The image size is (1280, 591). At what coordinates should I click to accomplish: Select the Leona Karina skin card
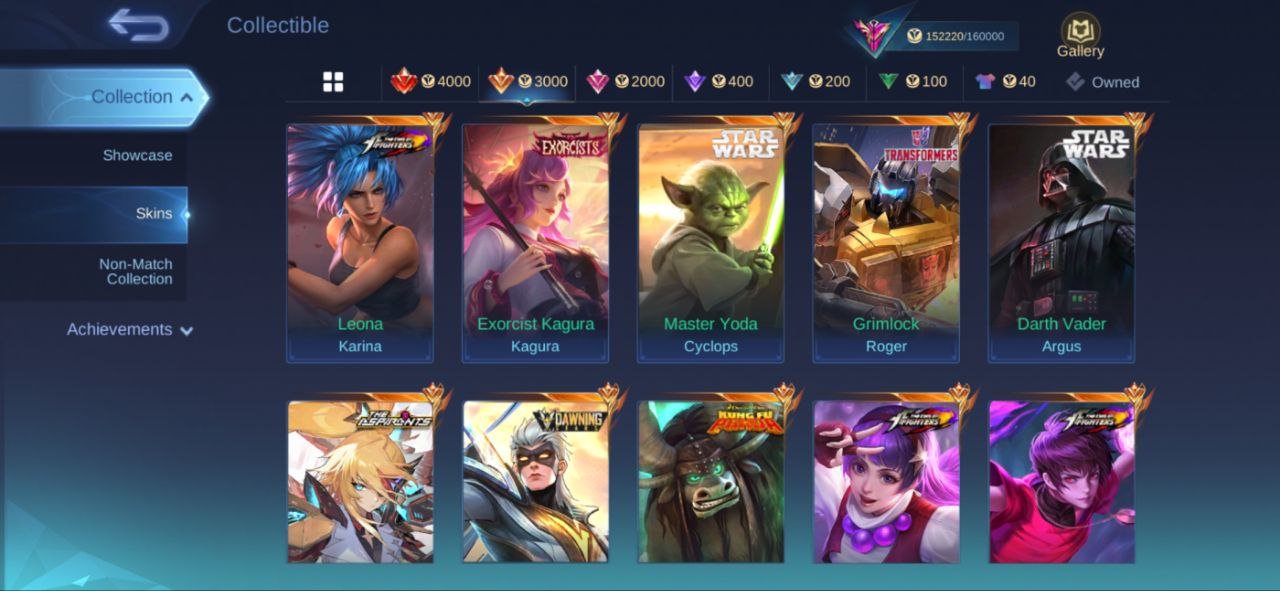point(360,242)
